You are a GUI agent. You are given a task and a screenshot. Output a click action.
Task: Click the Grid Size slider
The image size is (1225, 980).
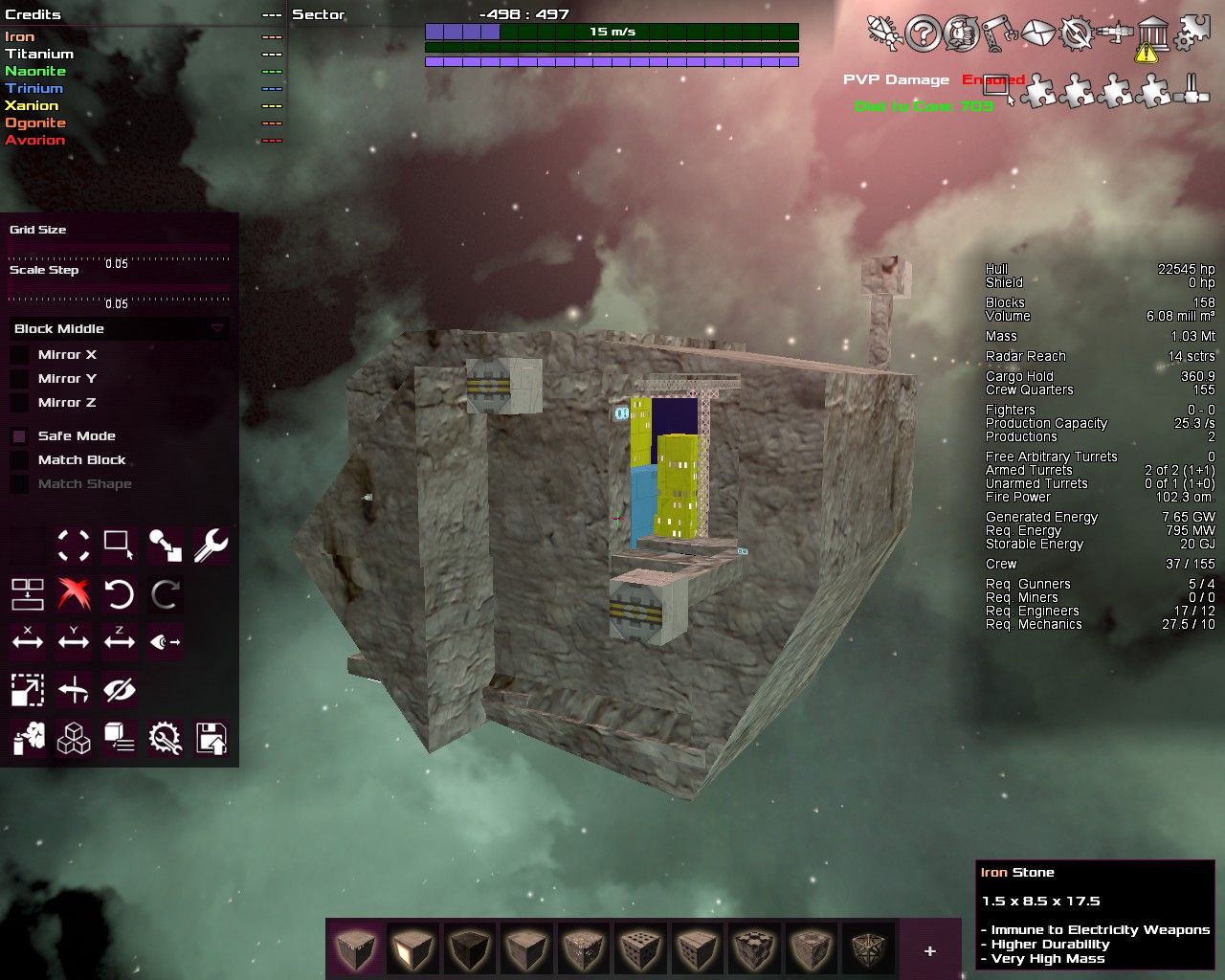coord(119,253)
